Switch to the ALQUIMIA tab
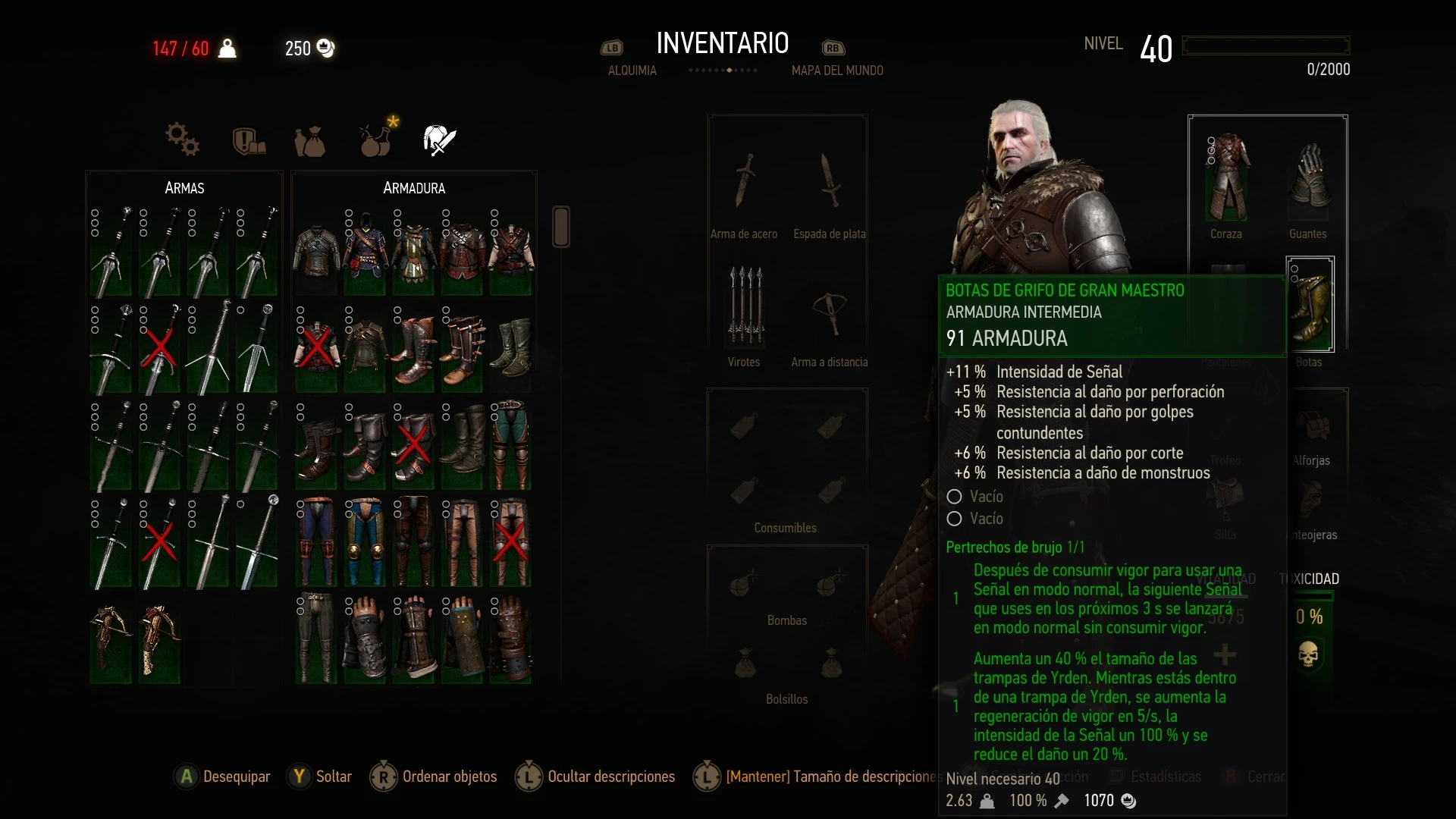 pyautogui.click(x=632, y=70)
